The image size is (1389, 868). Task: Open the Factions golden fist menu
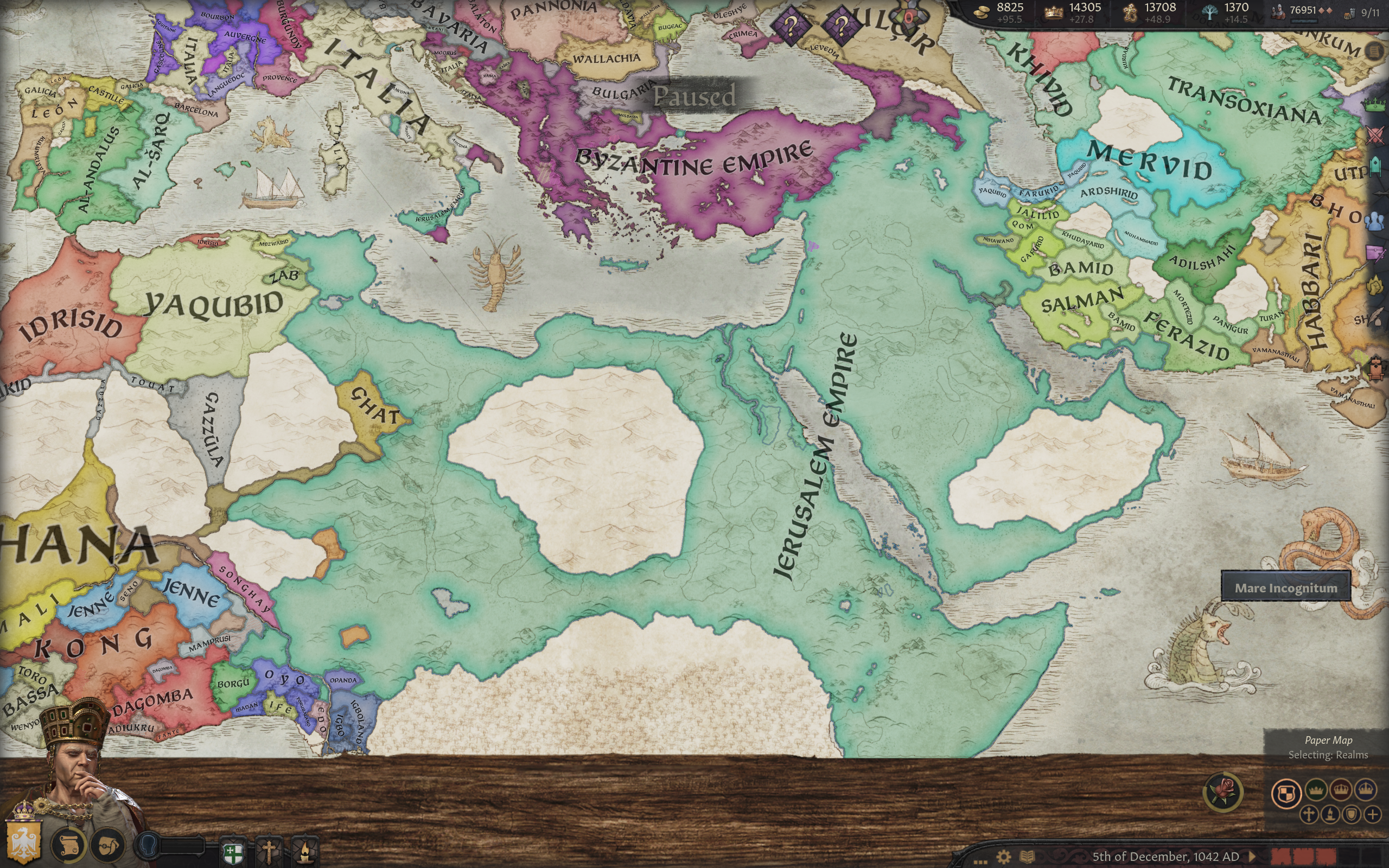[1377, 285]
